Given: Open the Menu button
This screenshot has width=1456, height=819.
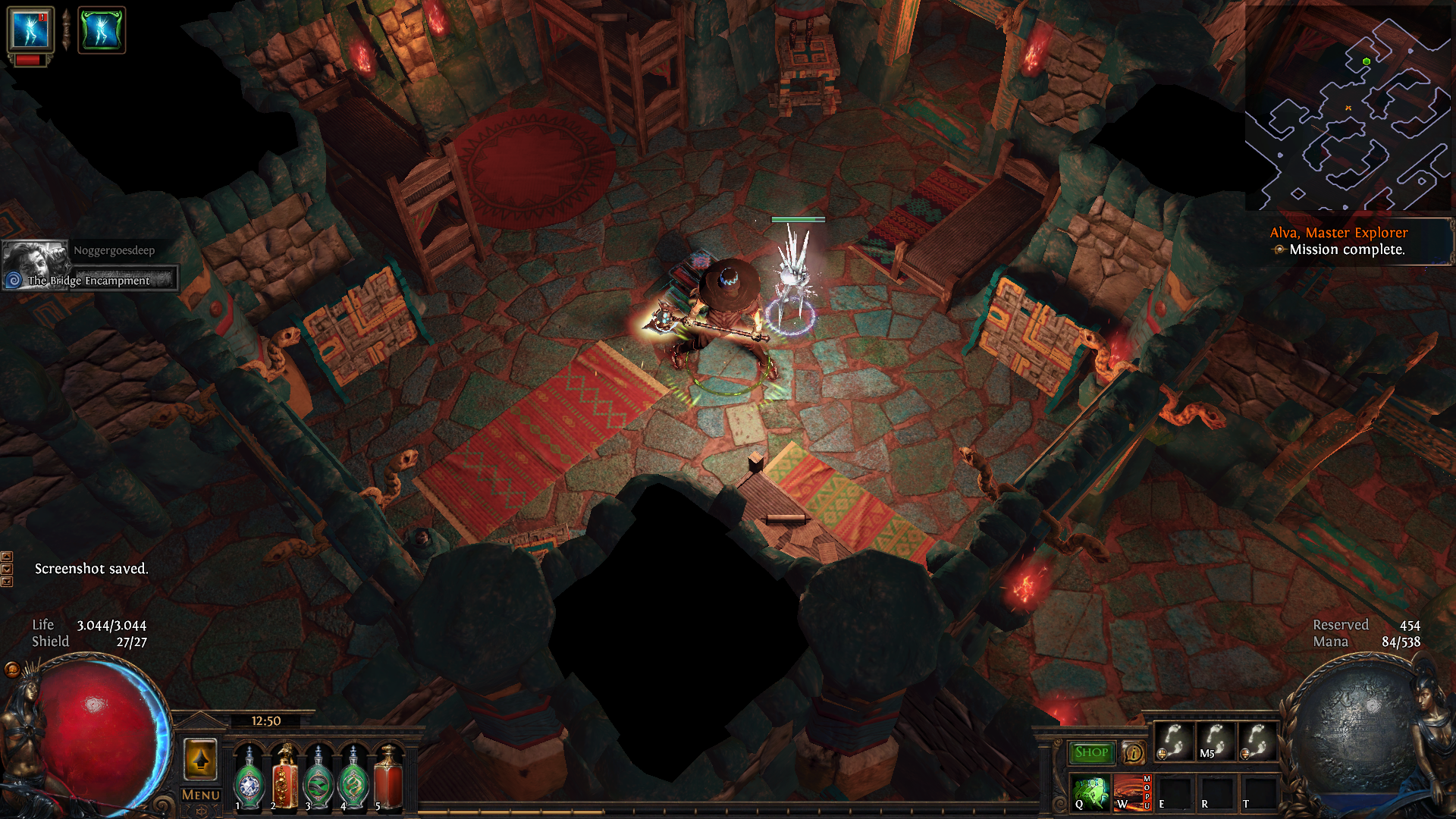Looking at the screenshot, I should click(x=201, y=795).
